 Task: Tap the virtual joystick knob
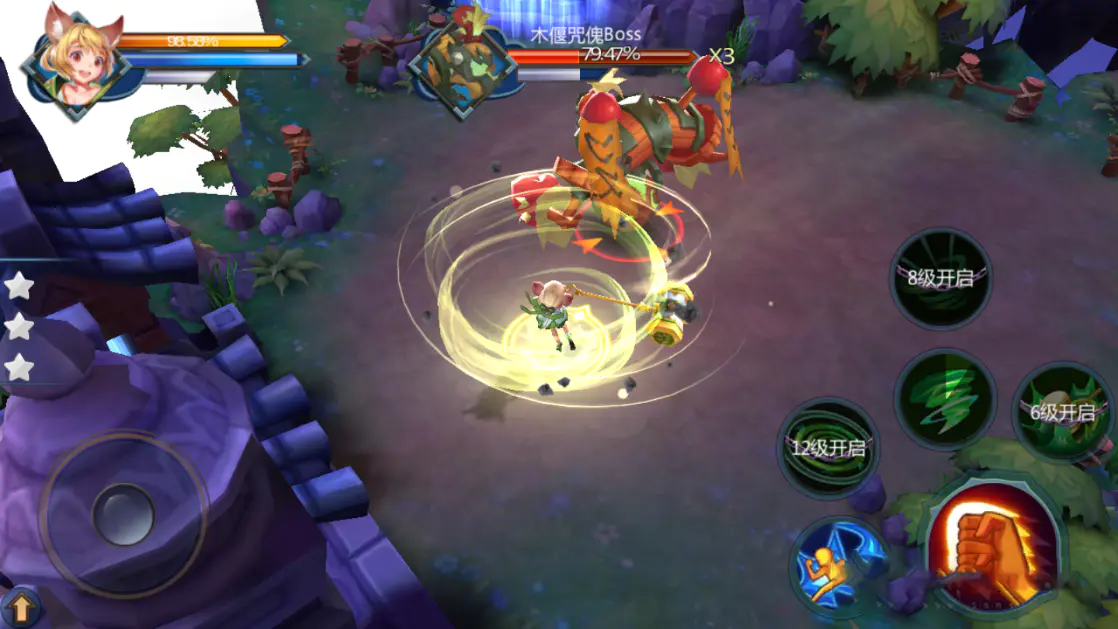123,515
